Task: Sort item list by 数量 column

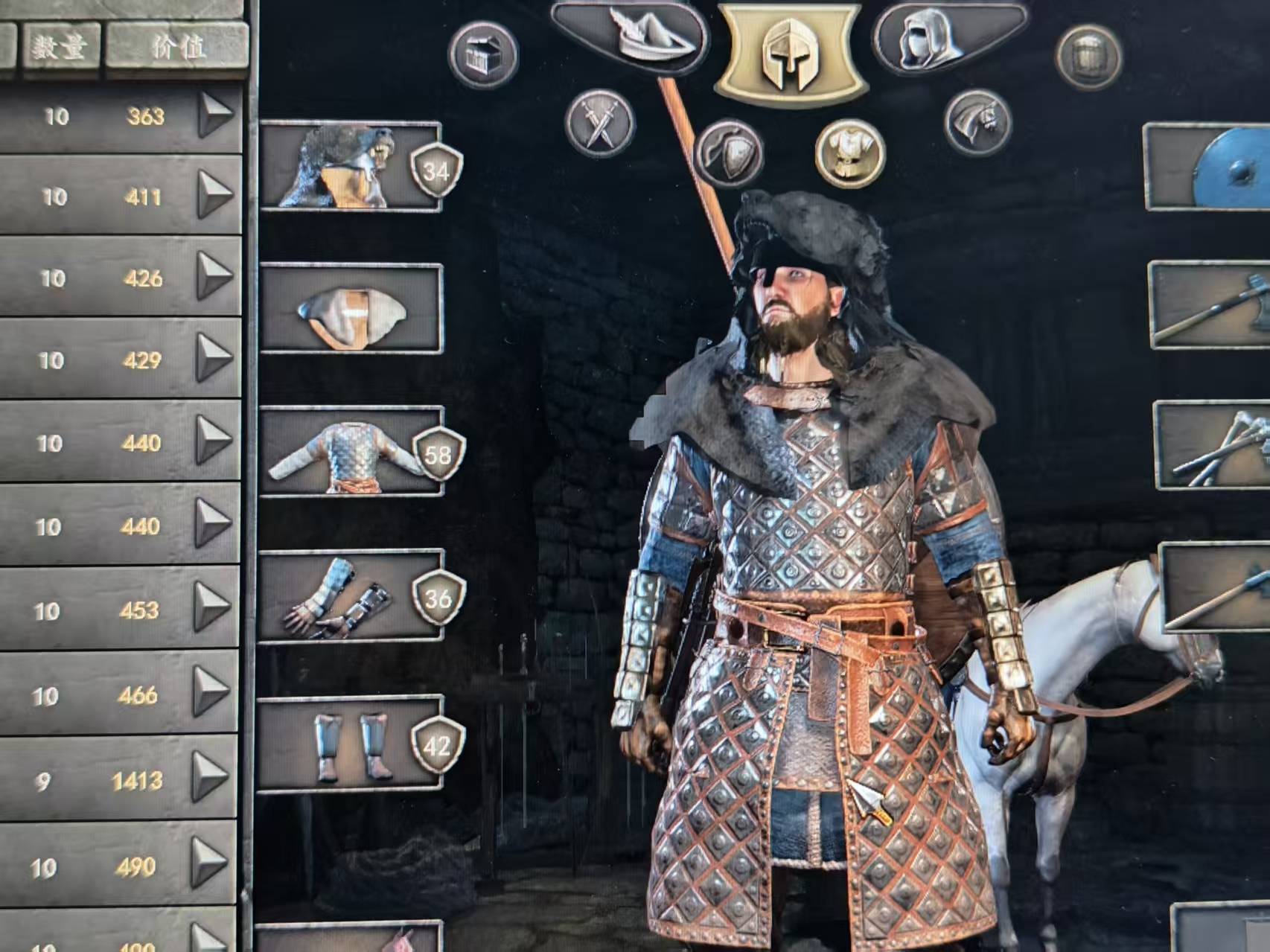Action: 60,48
